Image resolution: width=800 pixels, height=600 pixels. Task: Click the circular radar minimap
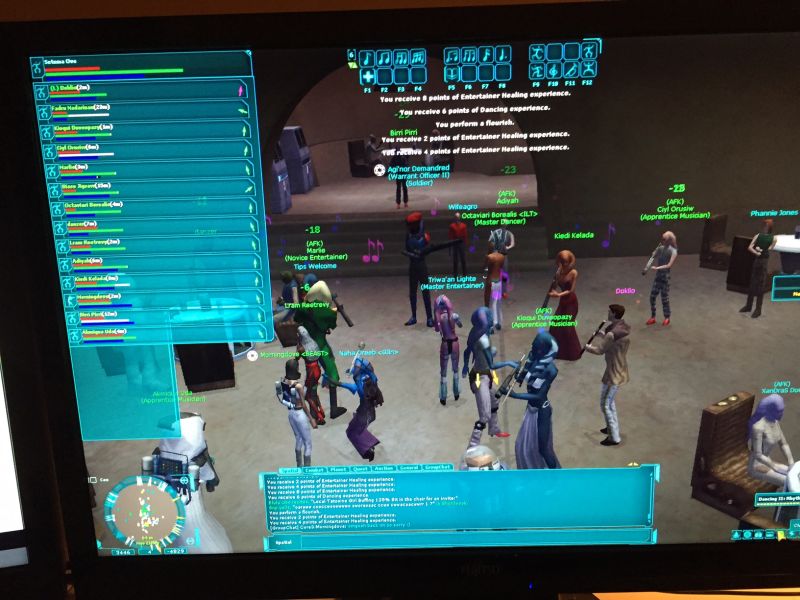click(x=145, y=512)
